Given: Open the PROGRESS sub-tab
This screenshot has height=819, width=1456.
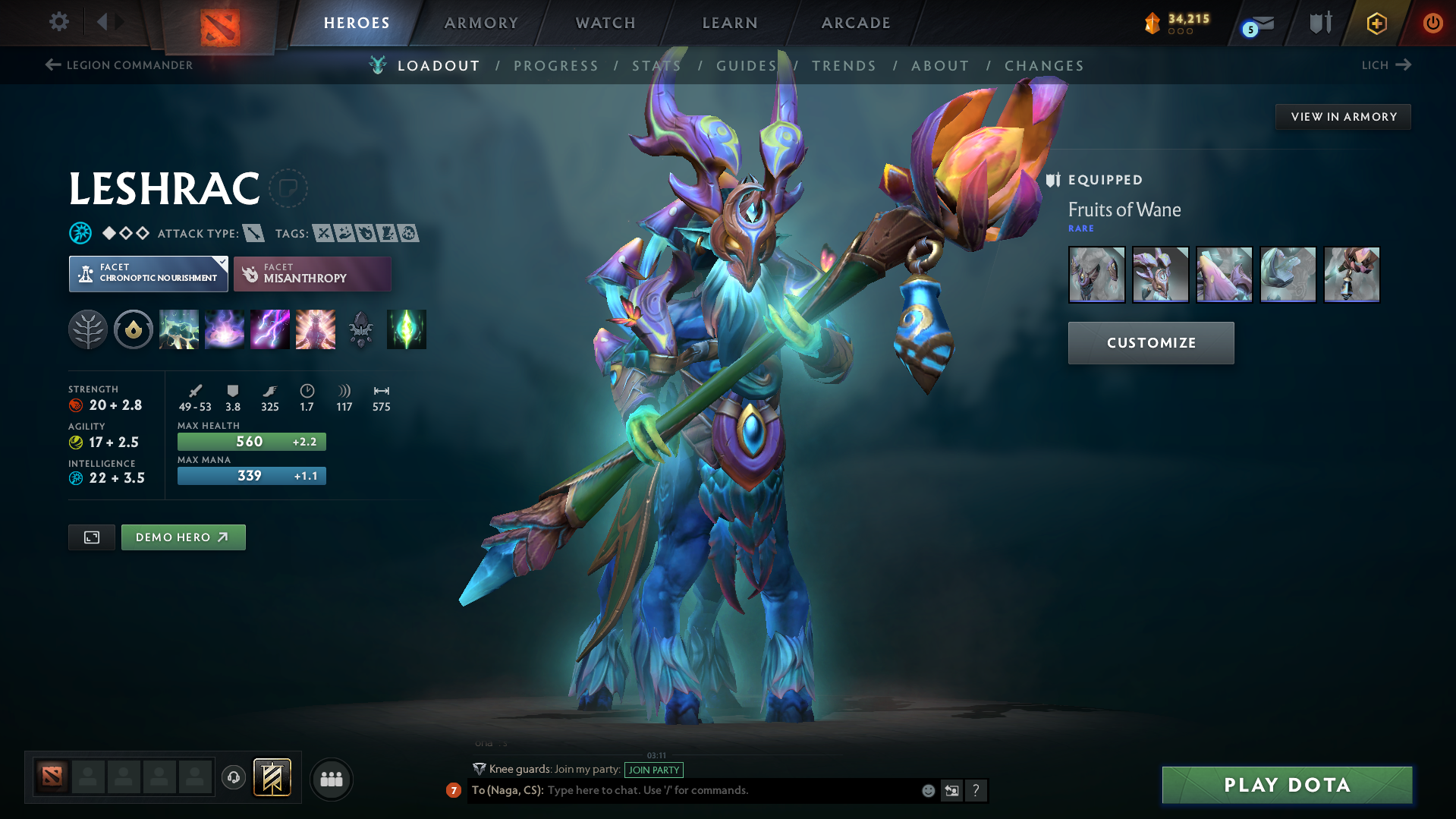Looking at the screenshot, I should pyautogui.click(x=556, y=65).
